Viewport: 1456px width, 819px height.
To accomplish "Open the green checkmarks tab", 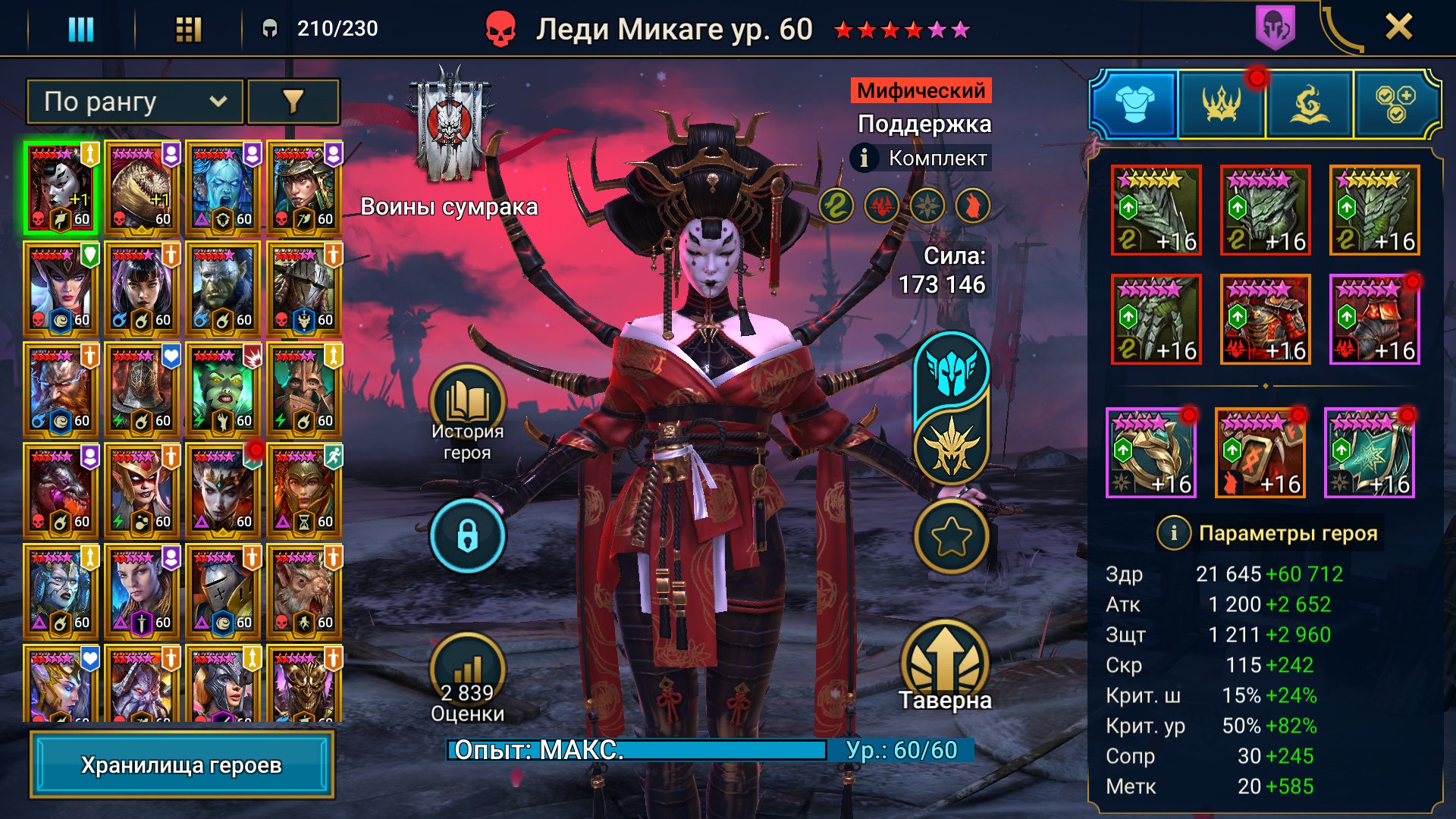I will pyautogui.click(x=1395, y=103).
